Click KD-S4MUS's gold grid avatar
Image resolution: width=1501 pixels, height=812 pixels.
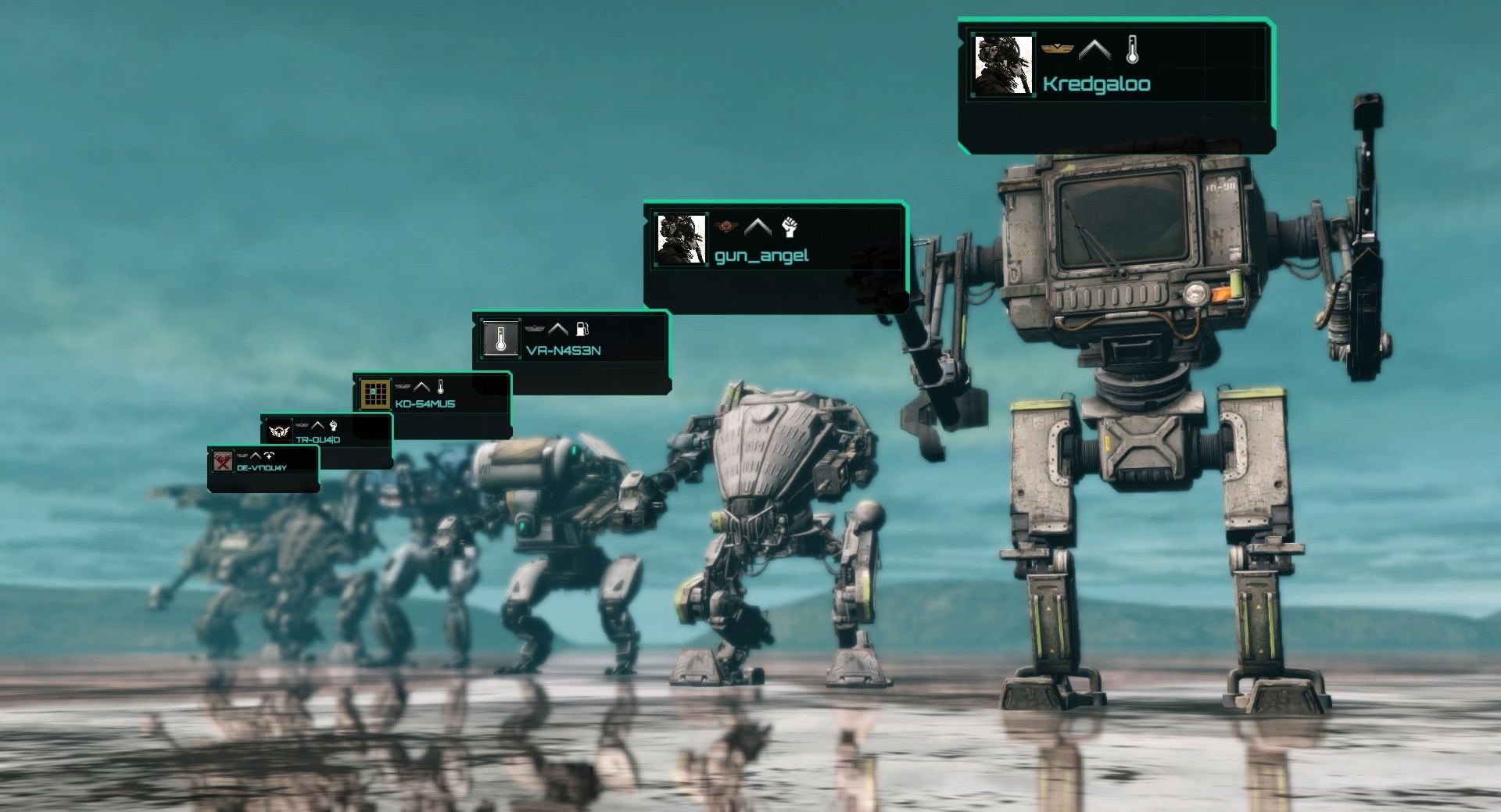[x=375, y=393]
